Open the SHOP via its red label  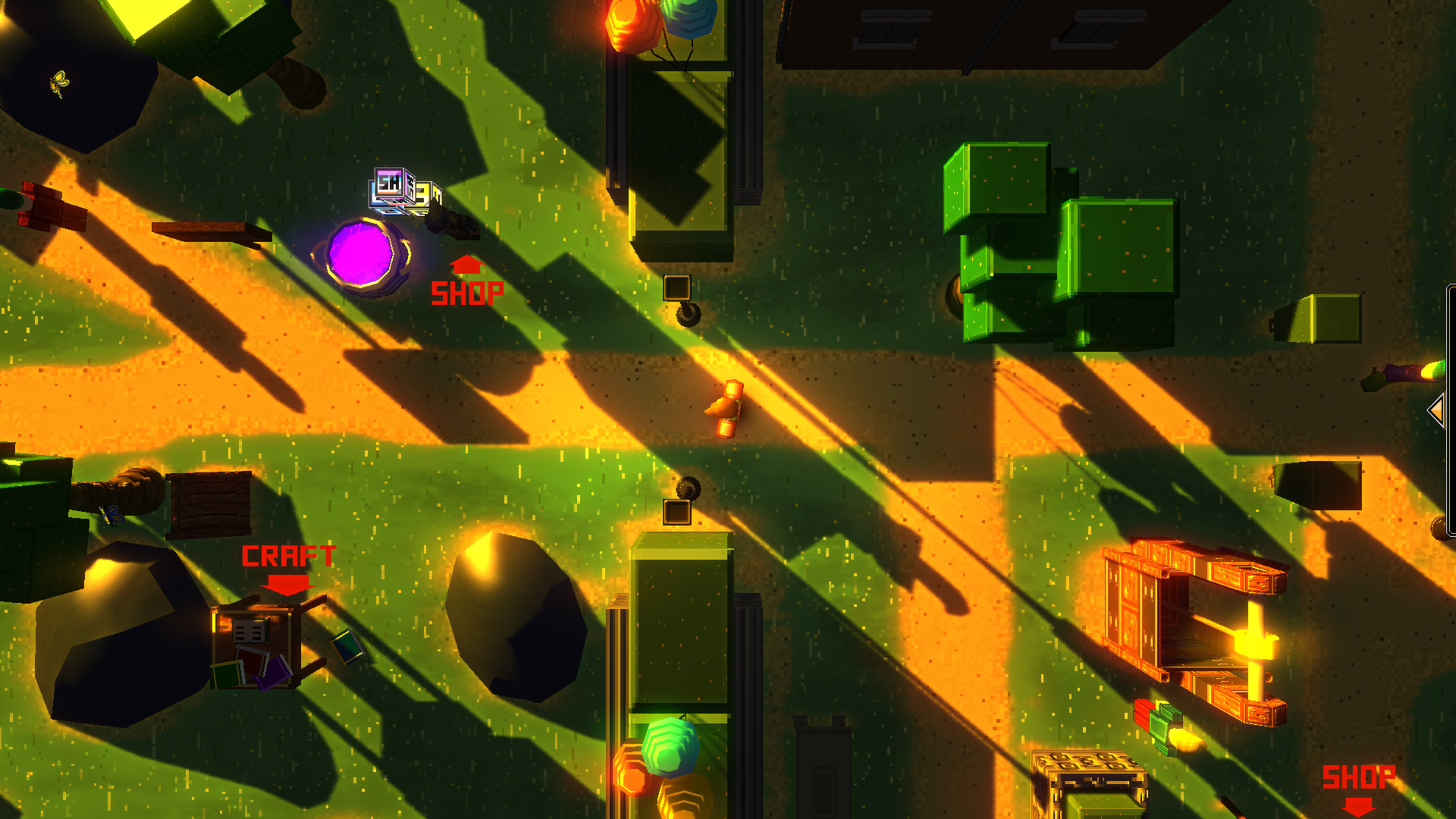pyautogui.click(x=468, y=292)
